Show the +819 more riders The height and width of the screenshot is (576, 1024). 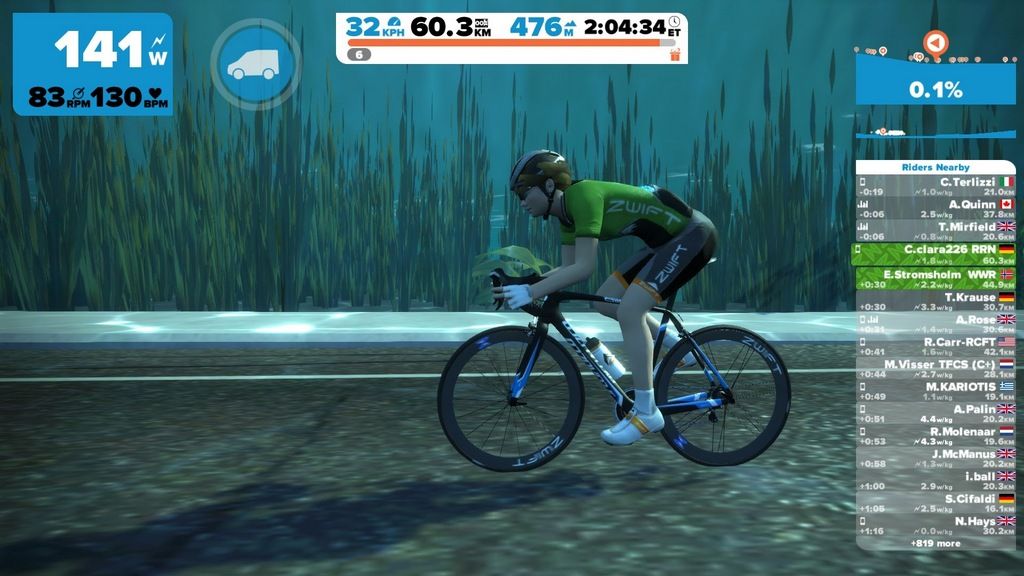coord(935,543)
